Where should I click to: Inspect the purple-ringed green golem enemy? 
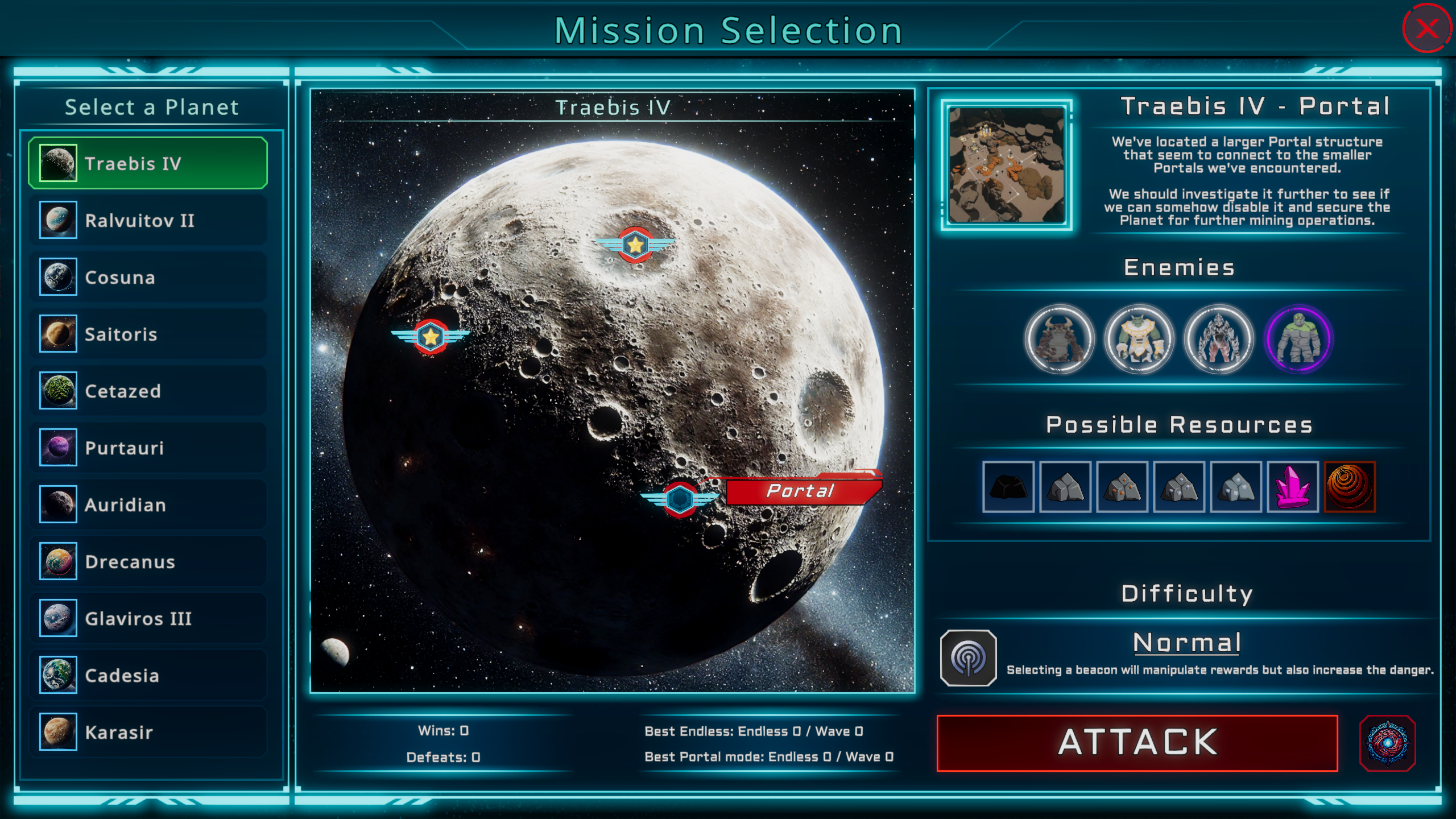coord(1298,340)
